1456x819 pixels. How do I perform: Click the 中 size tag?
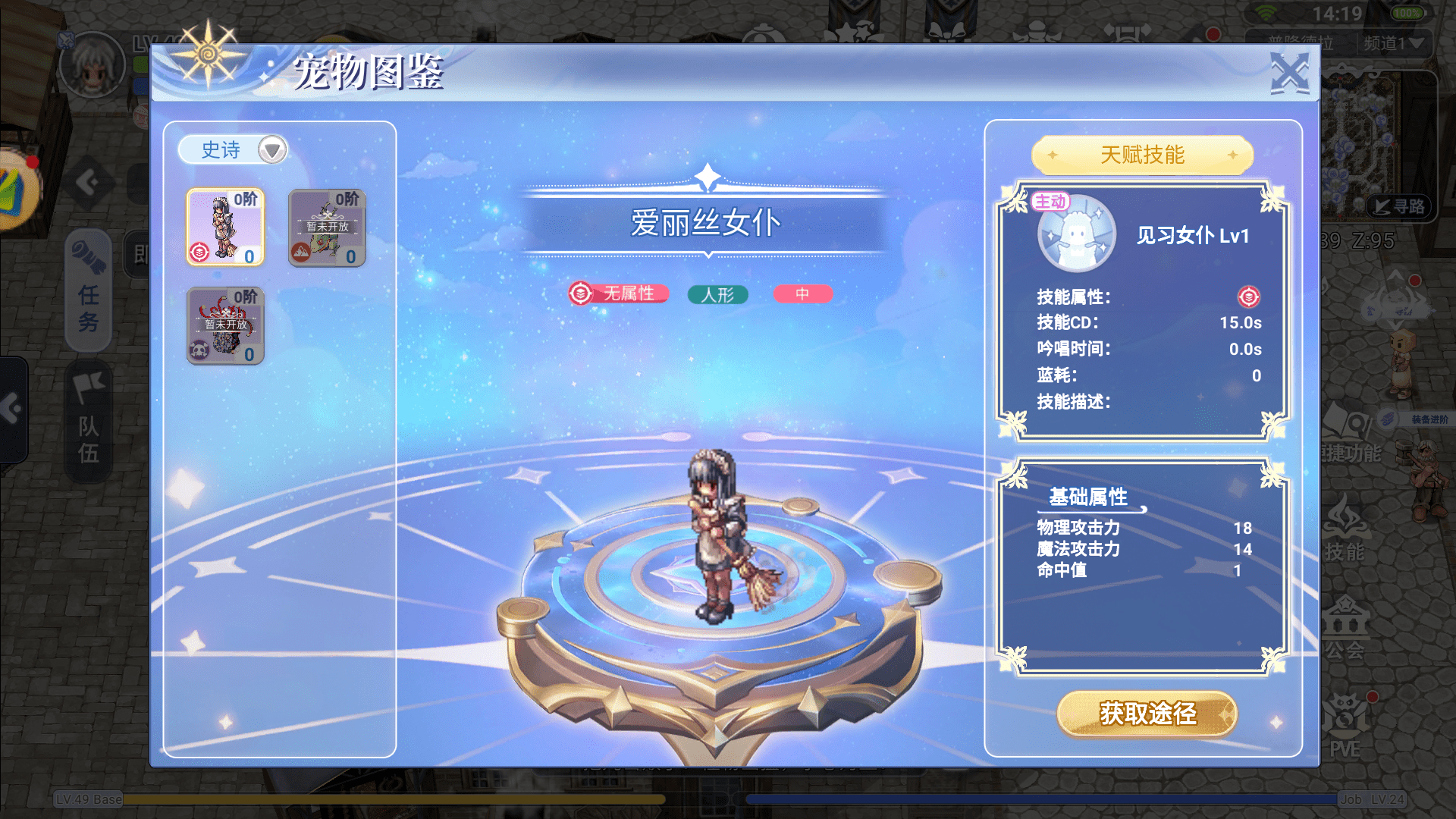point(802,294)
